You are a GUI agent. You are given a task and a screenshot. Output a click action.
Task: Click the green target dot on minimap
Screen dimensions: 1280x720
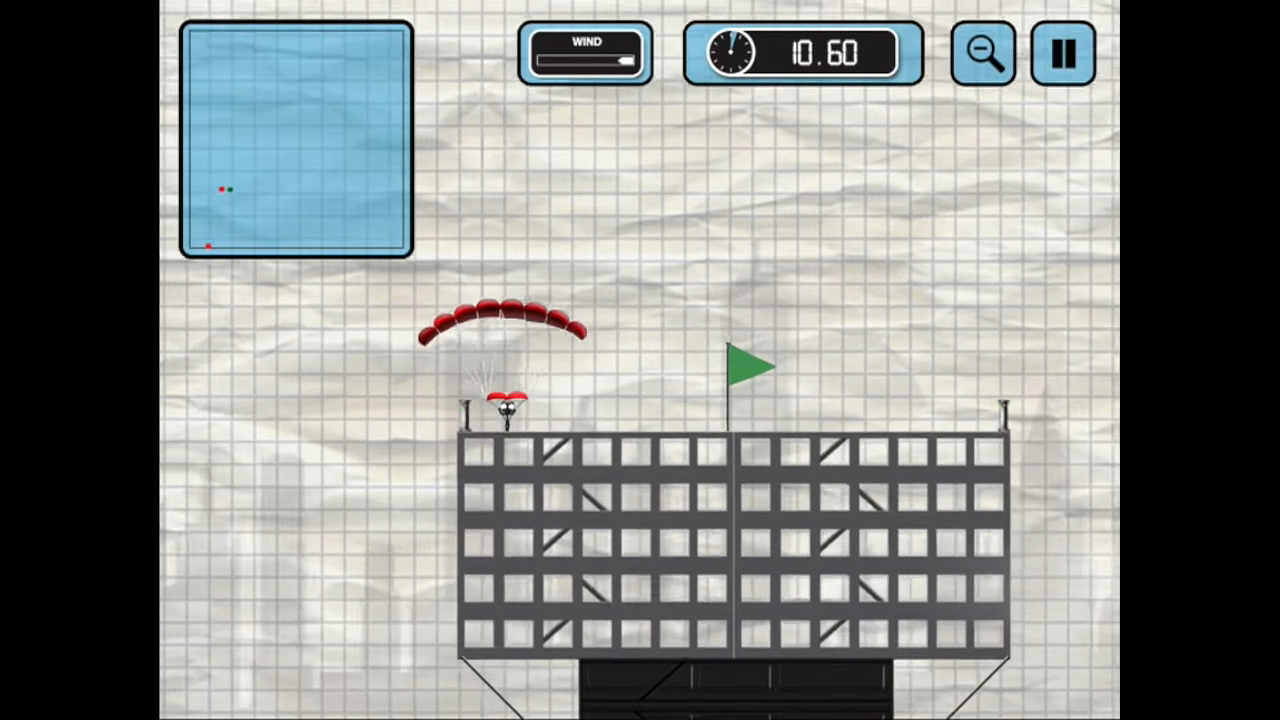[229, 190]
